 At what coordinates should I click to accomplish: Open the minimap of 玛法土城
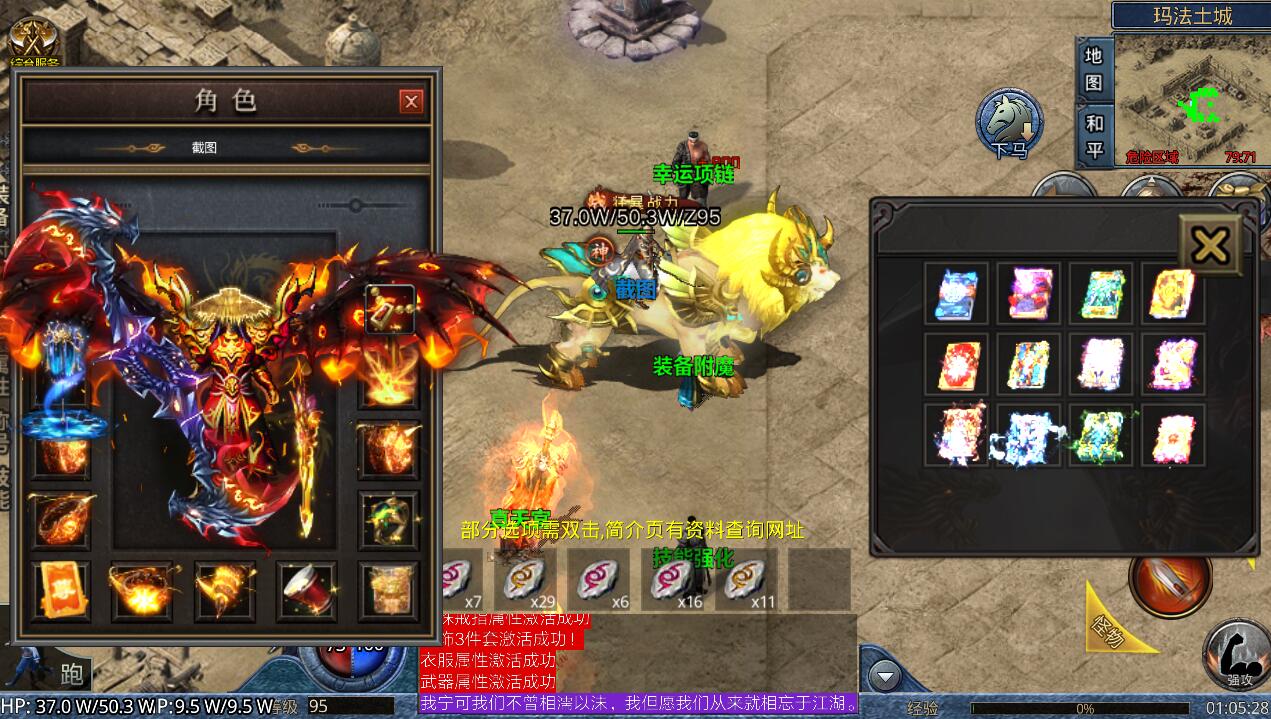click(x=1190, y=98)
